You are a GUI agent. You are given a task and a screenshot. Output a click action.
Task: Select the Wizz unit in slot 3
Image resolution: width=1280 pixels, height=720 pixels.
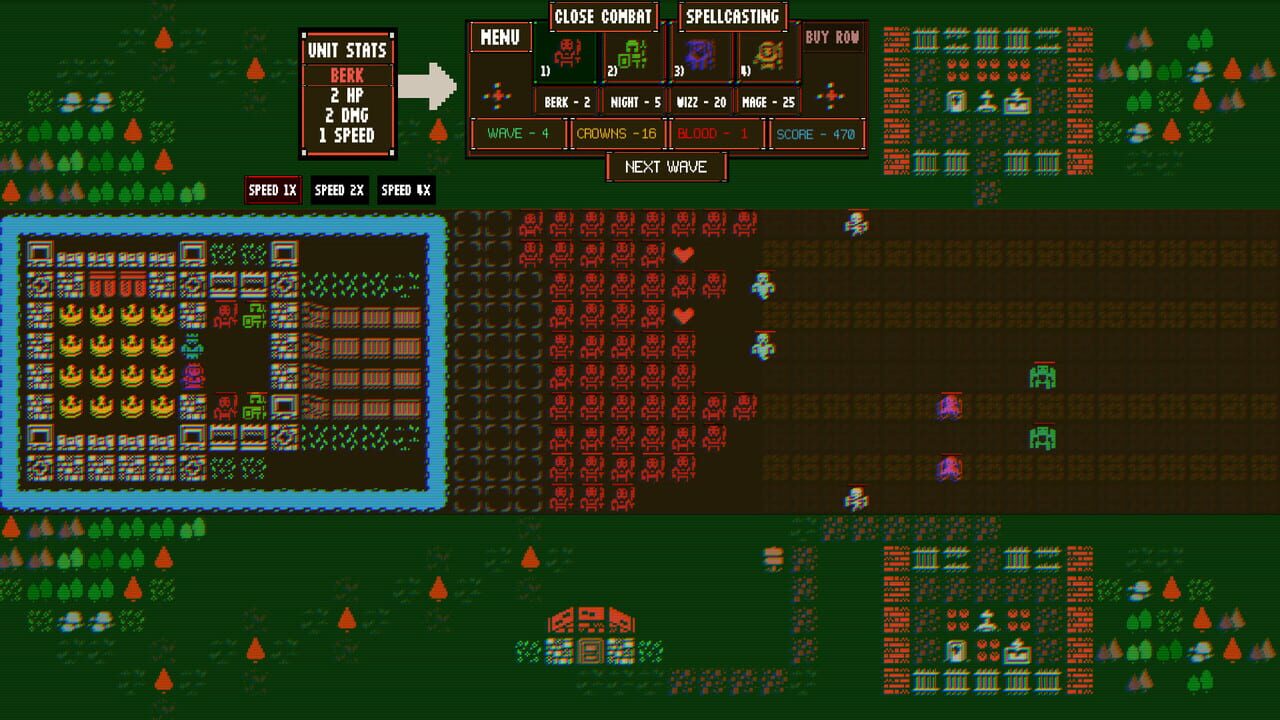[700, 56]
